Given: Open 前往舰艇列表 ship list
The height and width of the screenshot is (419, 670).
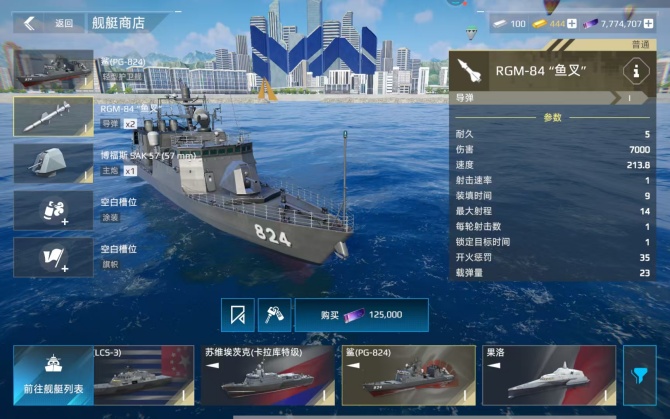Looking at the screenshot, I should (x=52, y=374).
